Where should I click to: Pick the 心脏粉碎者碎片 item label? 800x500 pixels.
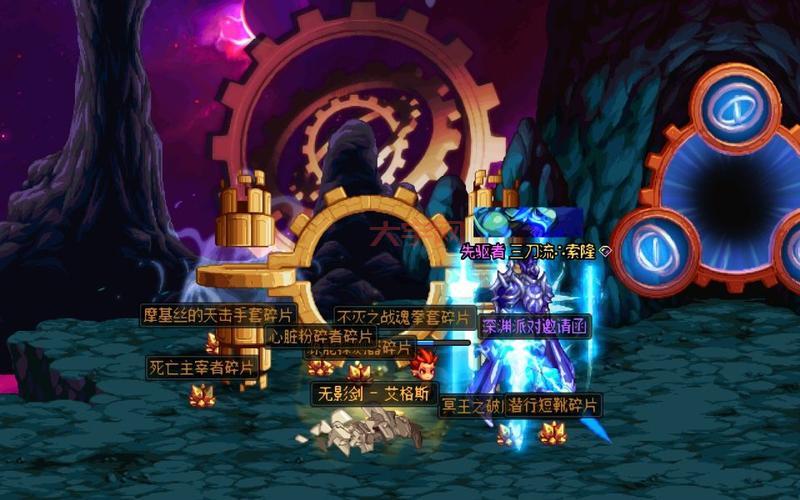[x=320, y=336]
